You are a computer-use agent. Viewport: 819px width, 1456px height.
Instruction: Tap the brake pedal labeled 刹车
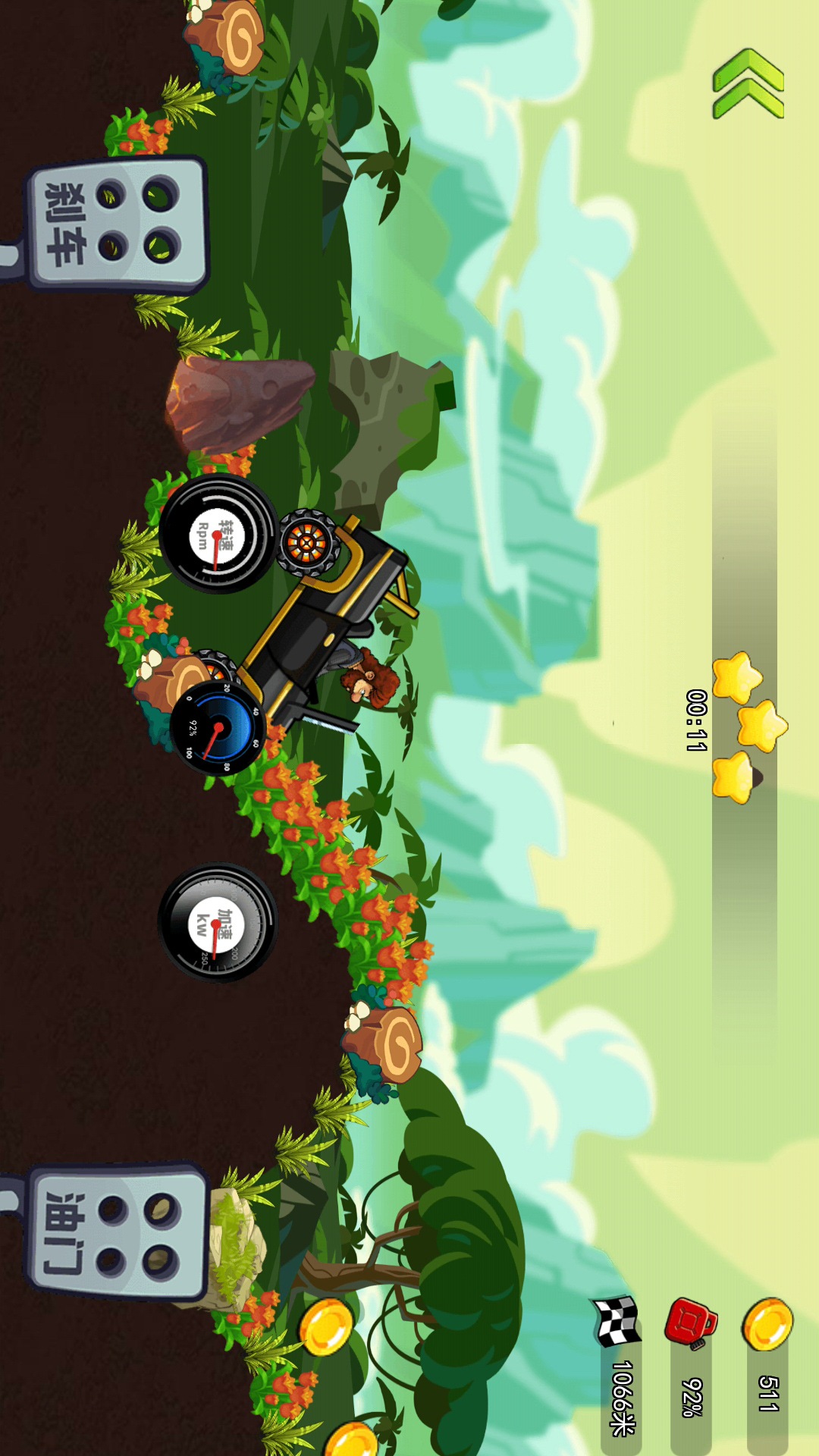[116, 224]
